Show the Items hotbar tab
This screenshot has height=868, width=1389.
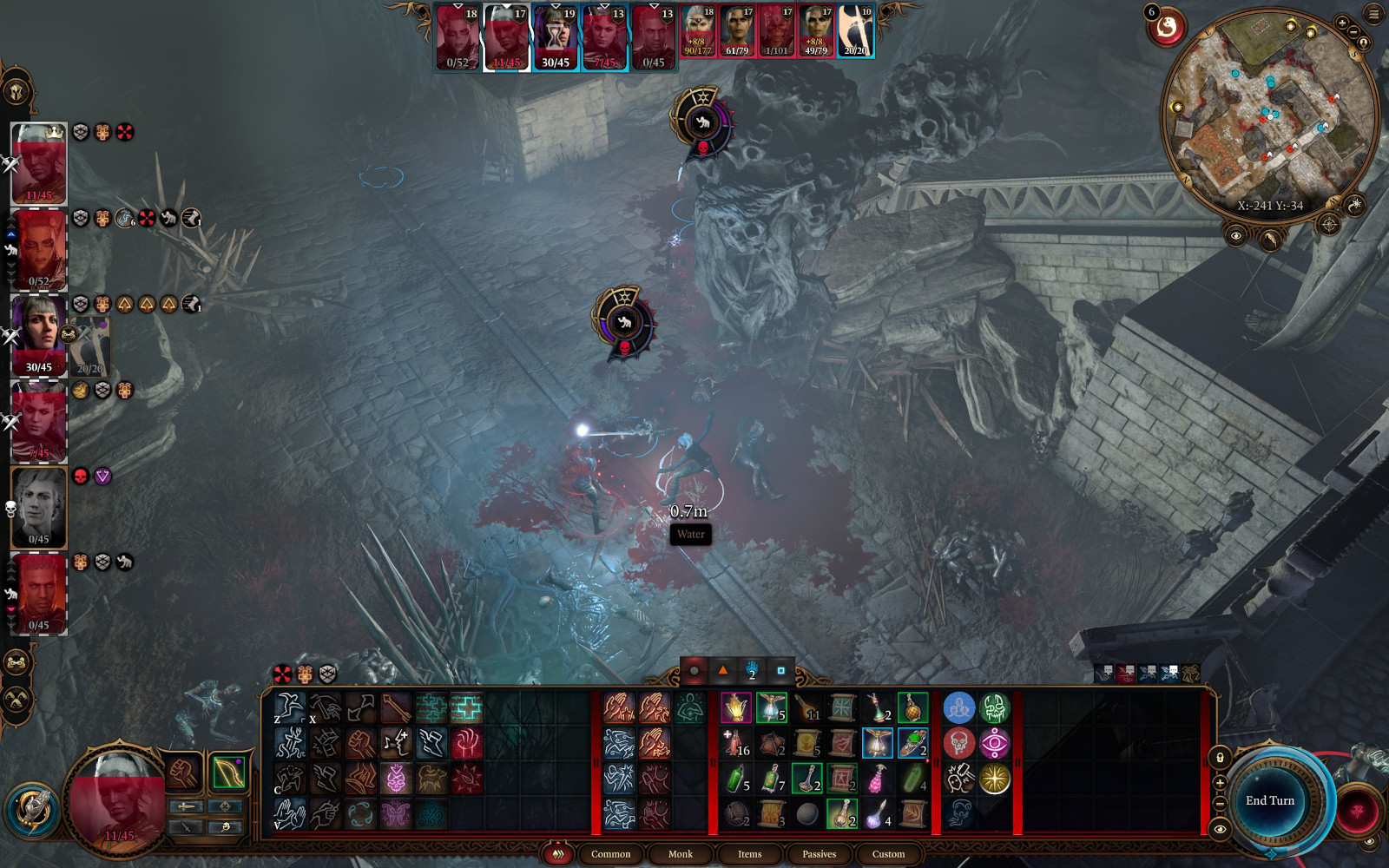[749, 854]
